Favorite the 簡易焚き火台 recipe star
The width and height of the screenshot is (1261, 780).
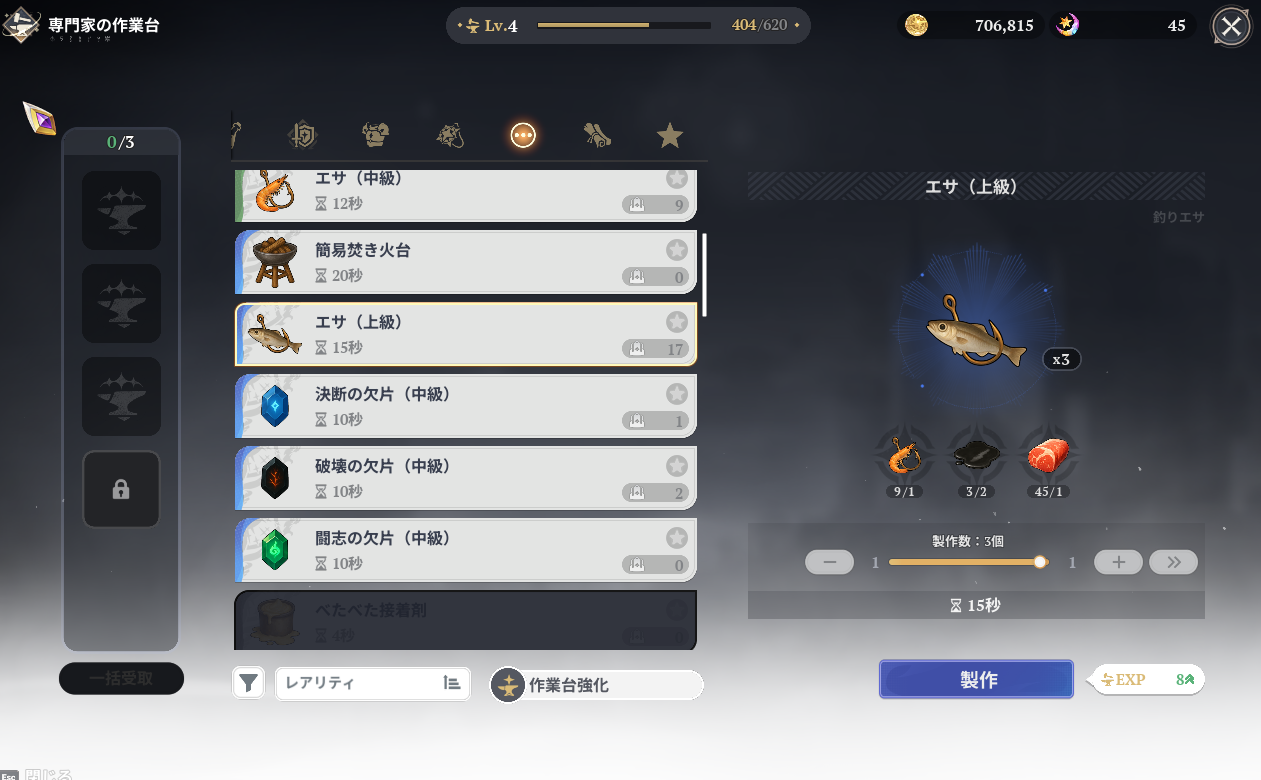(x=677, y=250)
